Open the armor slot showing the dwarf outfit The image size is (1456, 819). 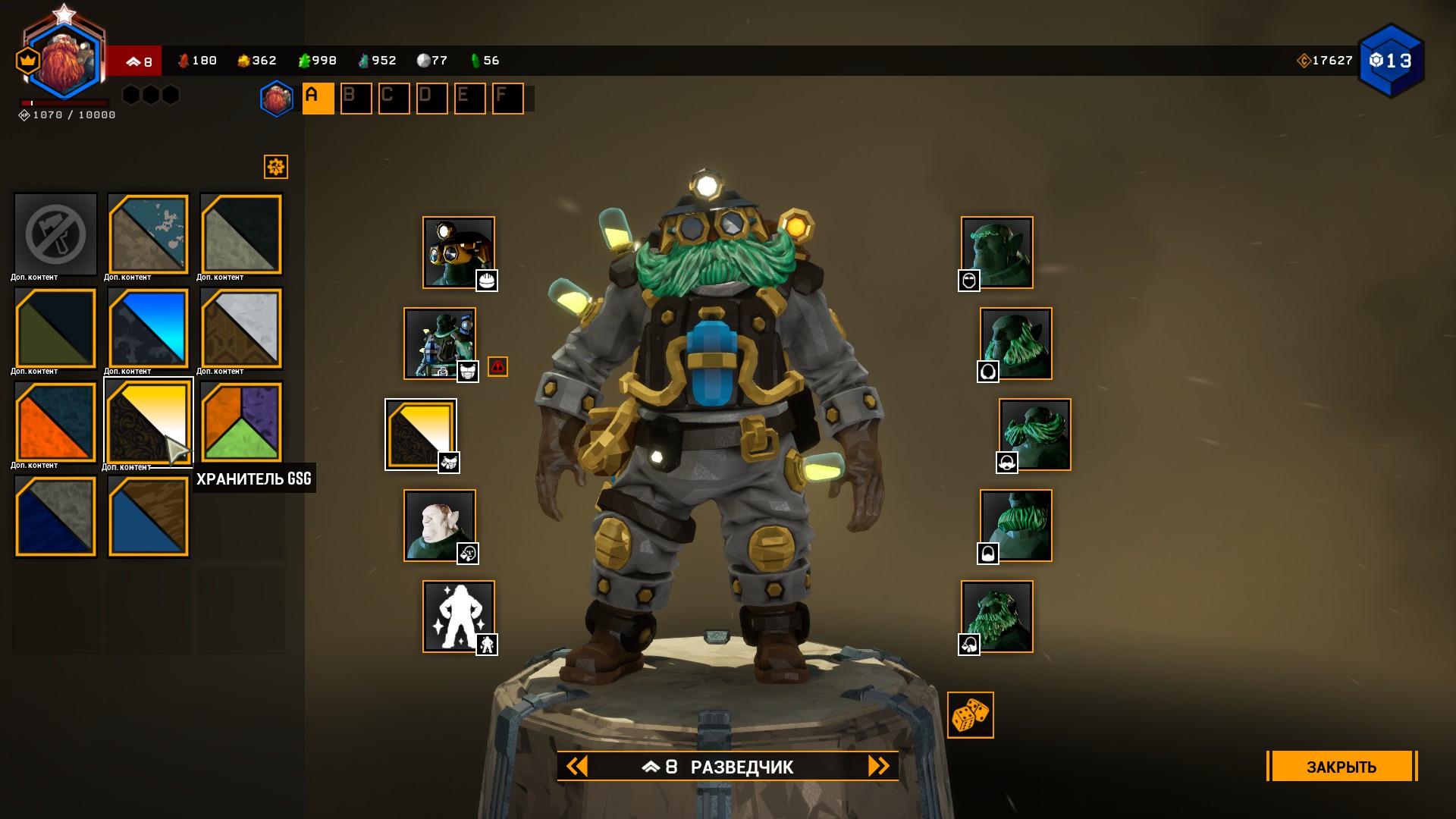click(x=439, y=344)
